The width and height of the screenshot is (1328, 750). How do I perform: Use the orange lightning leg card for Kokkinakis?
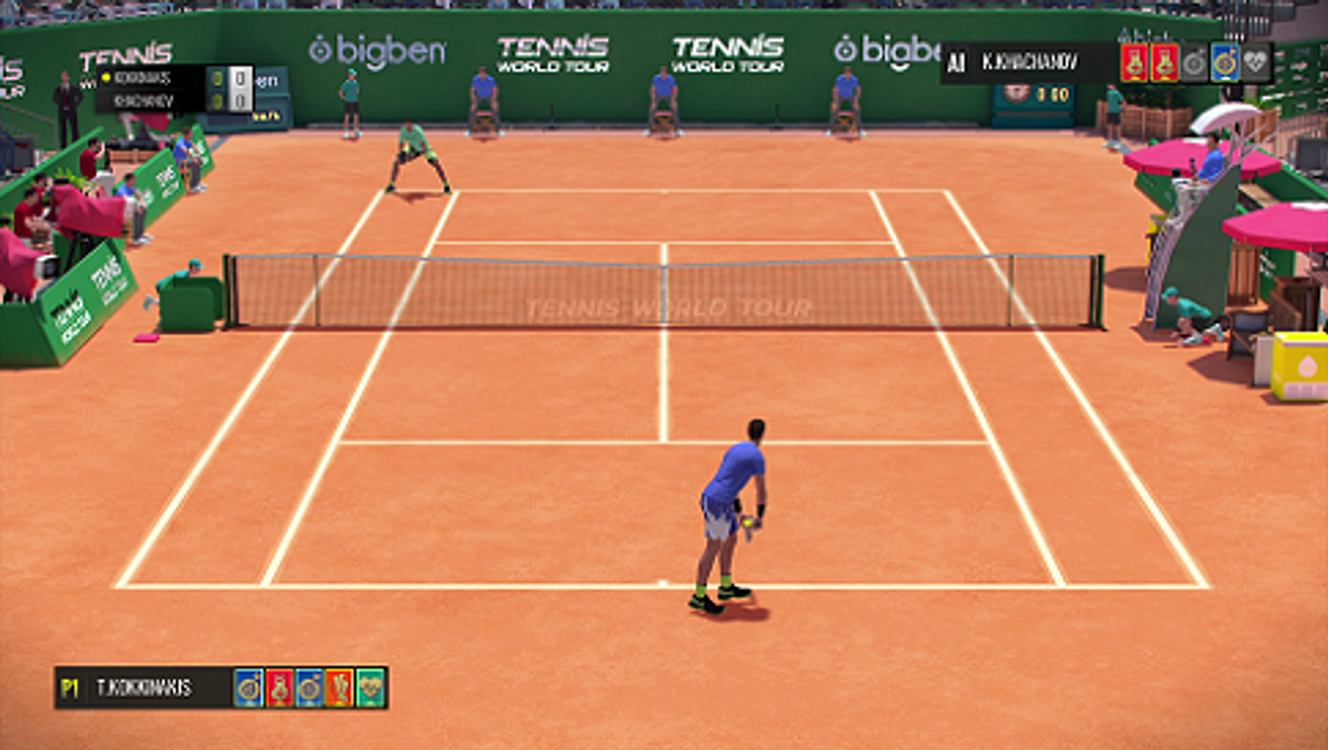tap(341, 687)
